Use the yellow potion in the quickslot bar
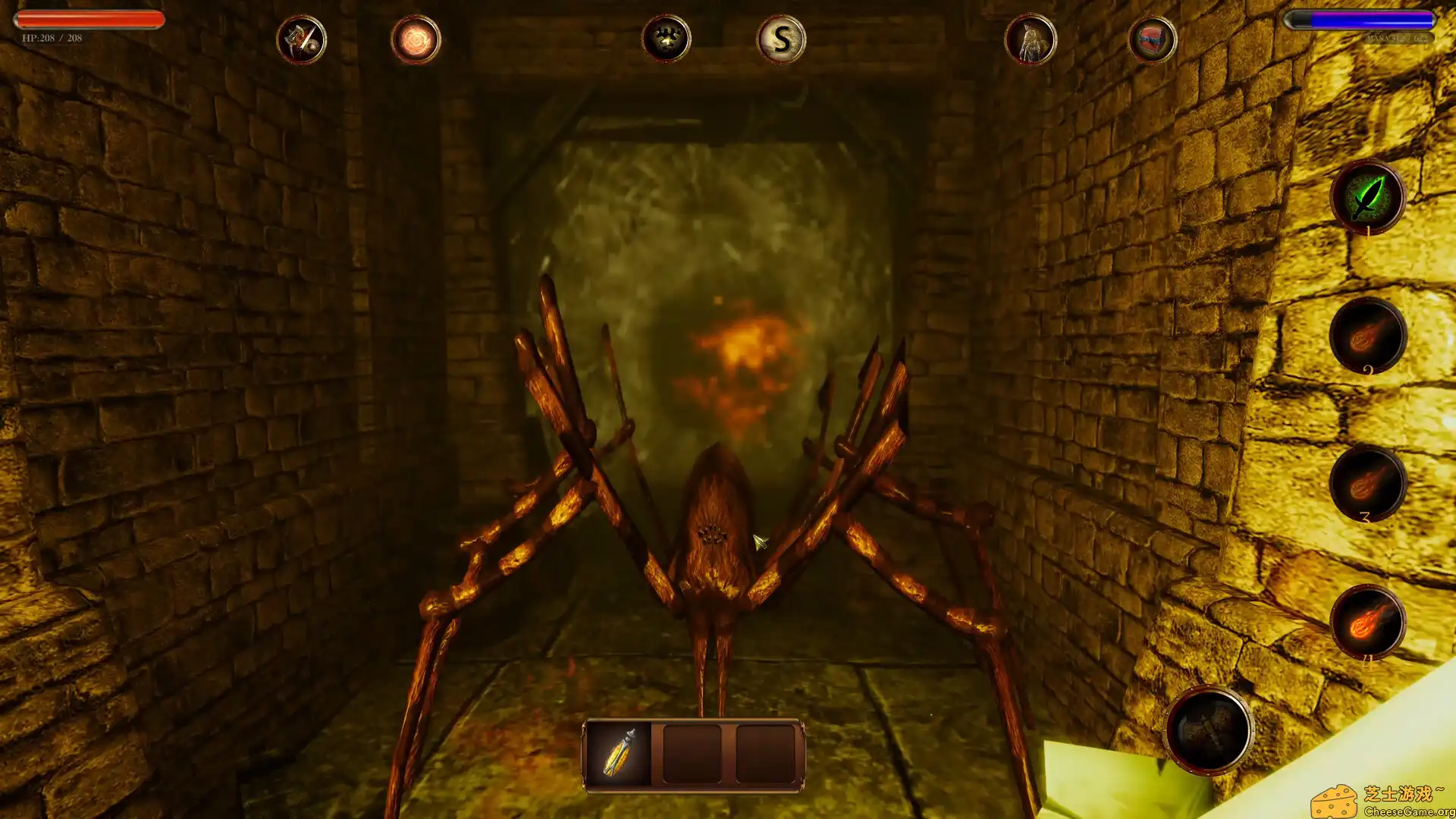 click(x=618, y=753)
